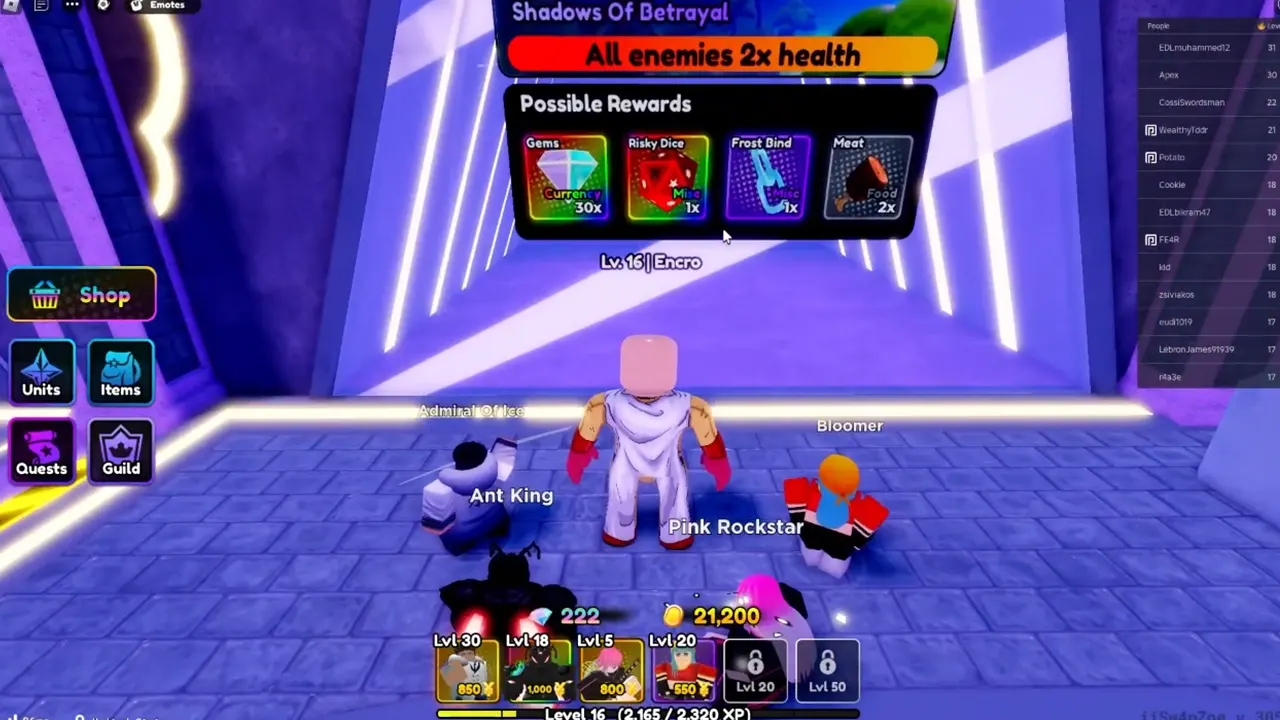Image resolution: width=1280 pixels, height=720 pixels.
Task: Expand the People list in the leaderboard
Action: 1160,25
